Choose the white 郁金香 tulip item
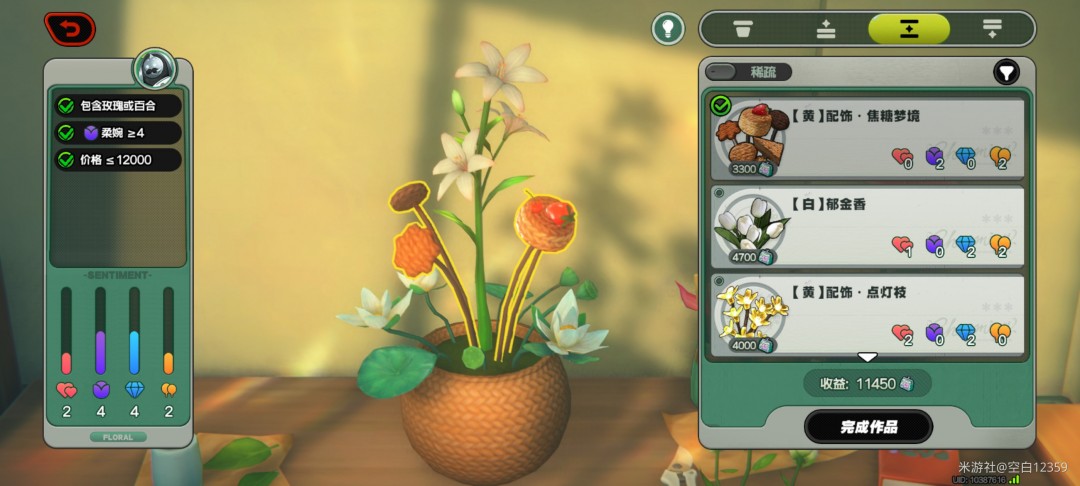Viewport: 1080px width, 486px height. (x=867, y=225)
